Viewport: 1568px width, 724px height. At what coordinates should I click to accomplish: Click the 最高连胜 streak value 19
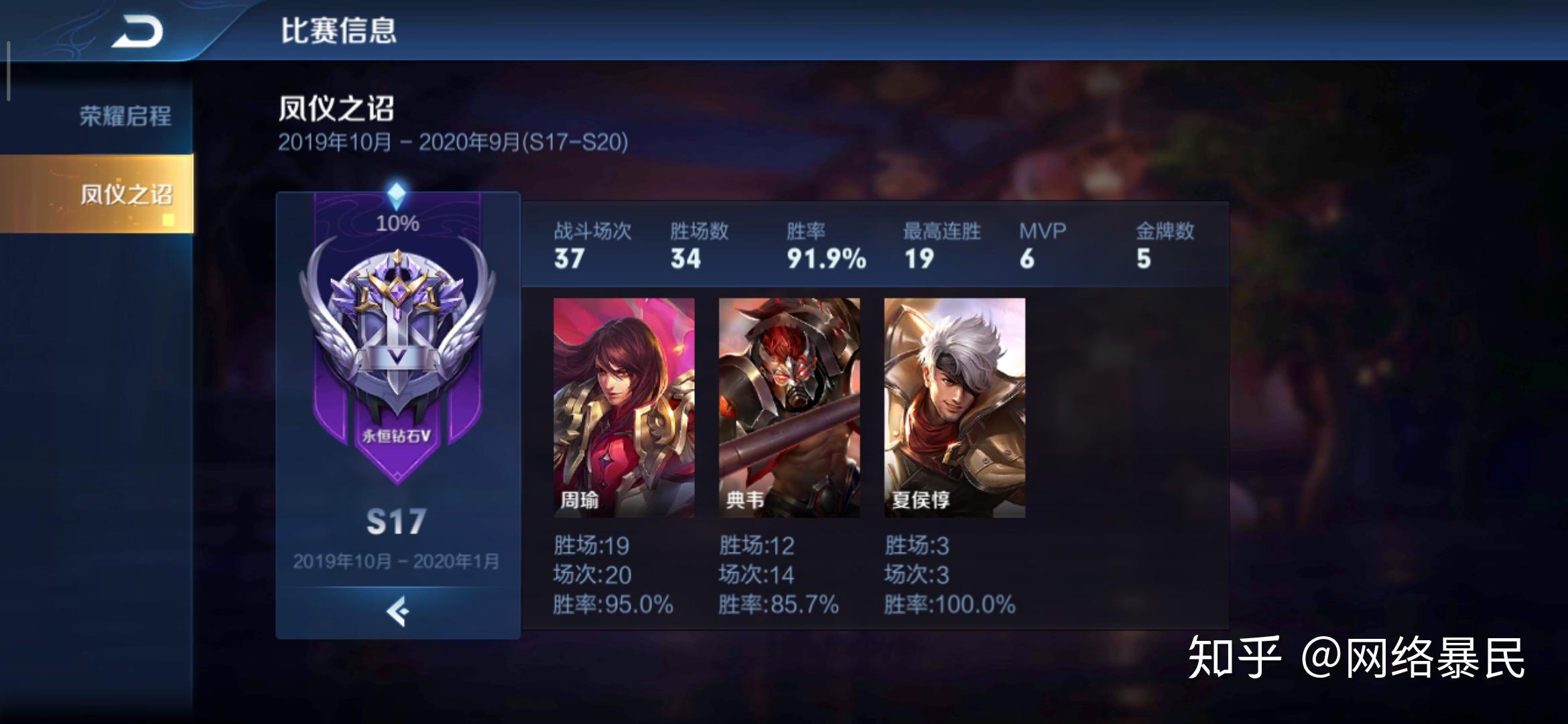919,258
